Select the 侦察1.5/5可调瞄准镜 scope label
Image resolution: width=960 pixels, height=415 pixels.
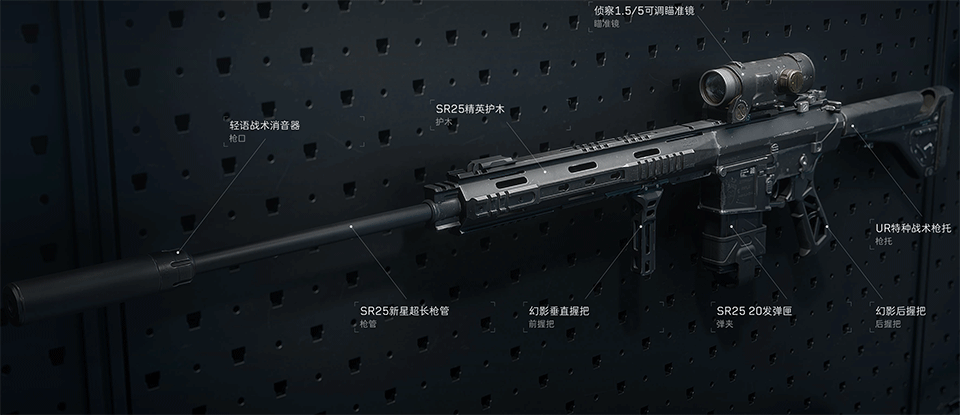pyautogui.click(x=657, y=10)
